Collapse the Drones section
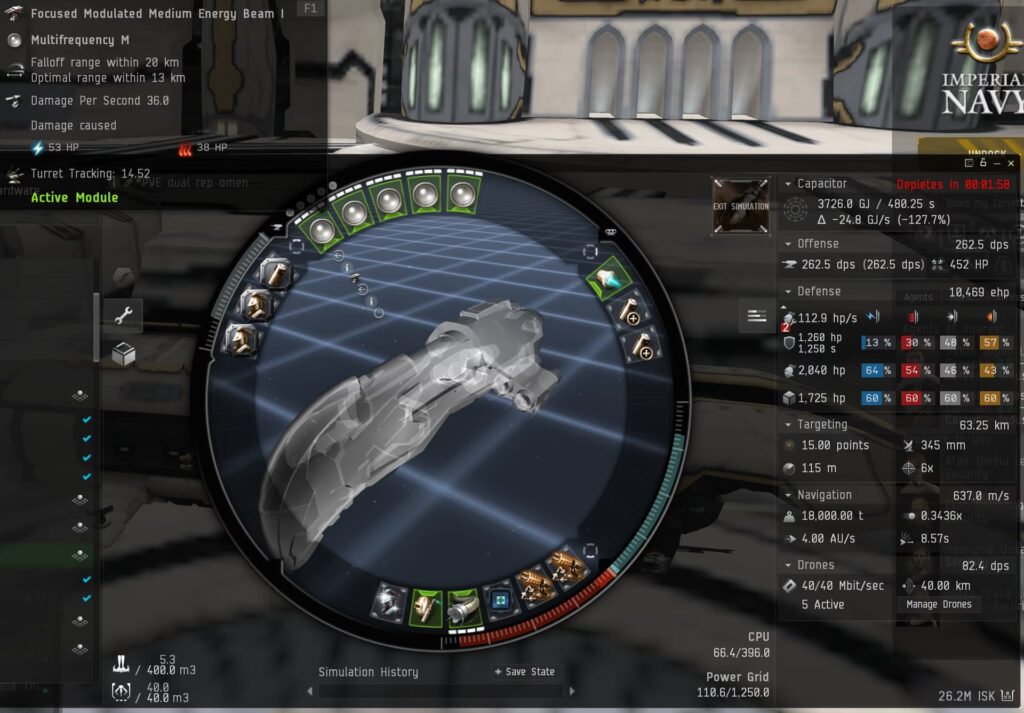The width and height of the screenshot is (1024, 713). point(787,565)
